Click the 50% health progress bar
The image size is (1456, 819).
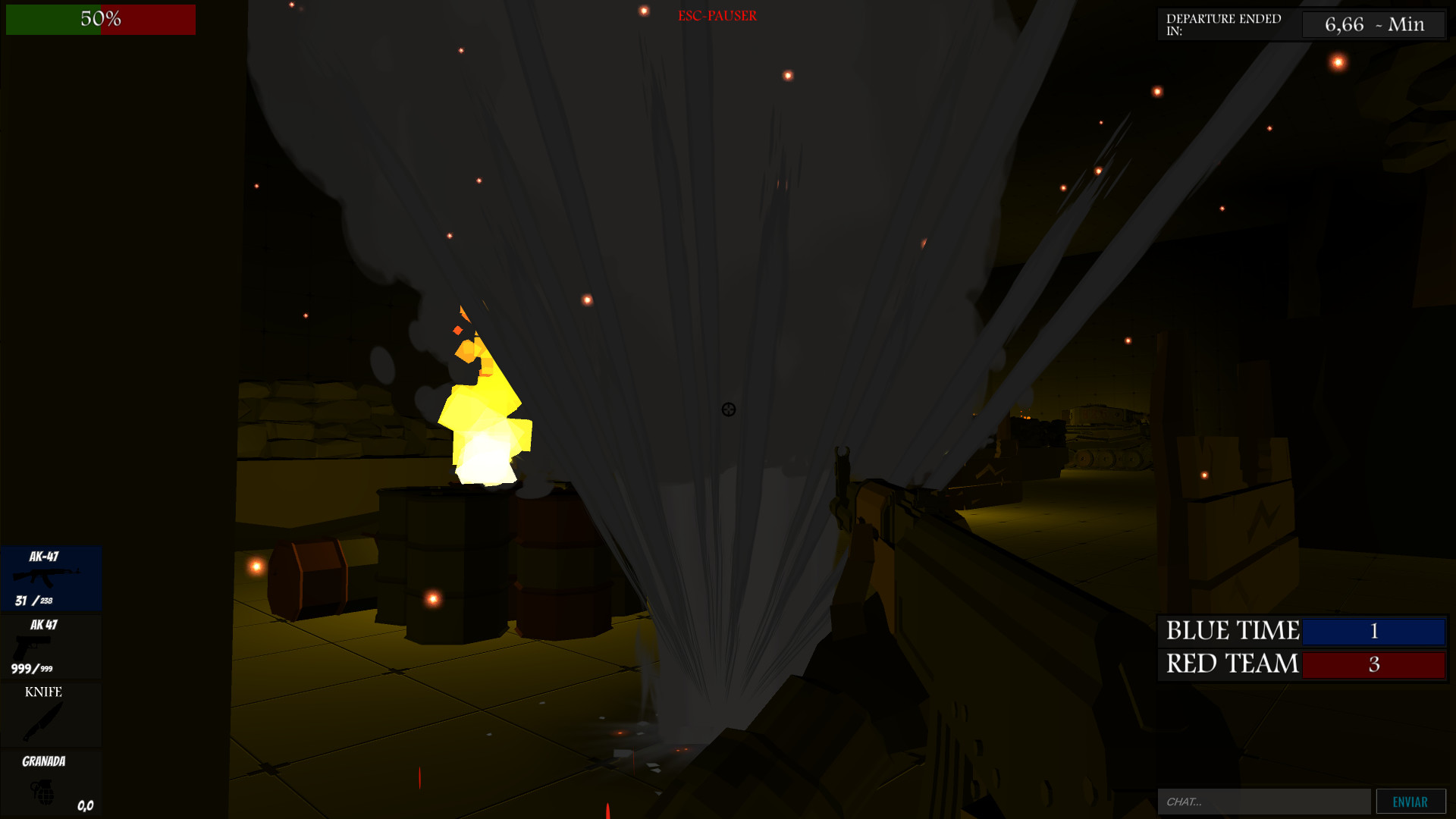coord(99,20)
